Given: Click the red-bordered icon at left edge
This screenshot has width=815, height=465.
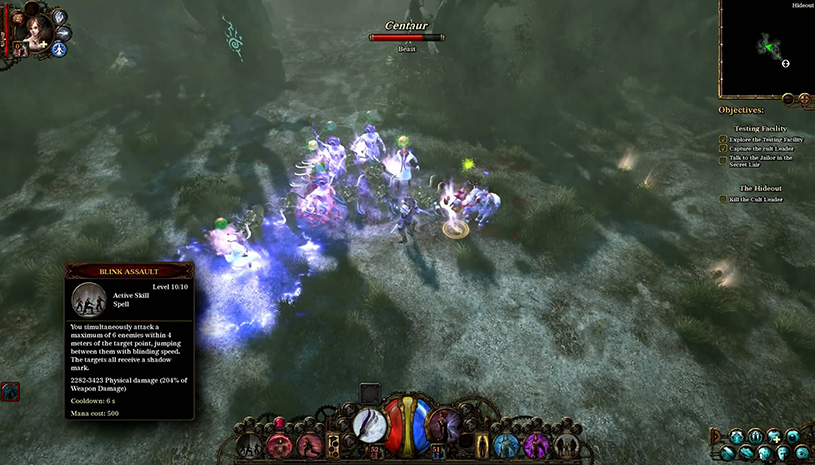Looking at the screenshot, I should (x=9, y=392).
